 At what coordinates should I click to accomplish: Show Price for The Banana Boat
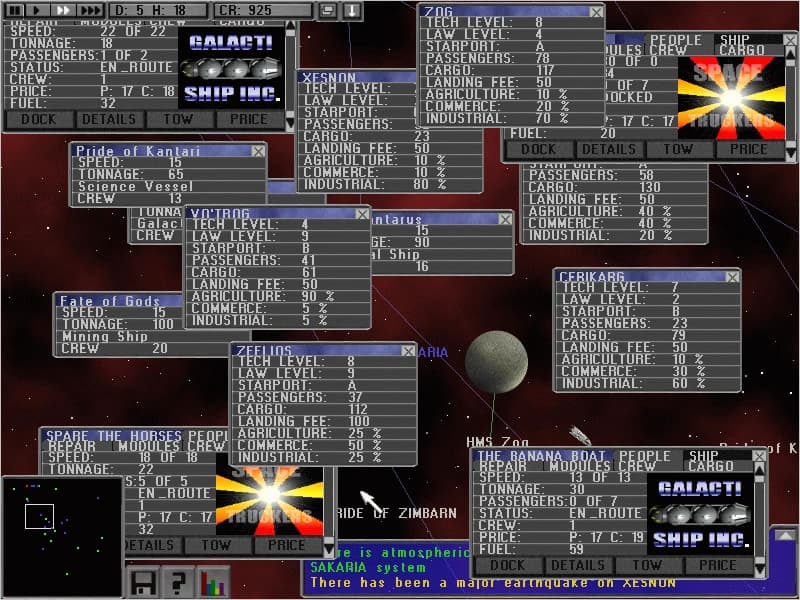tap(718, 565)
